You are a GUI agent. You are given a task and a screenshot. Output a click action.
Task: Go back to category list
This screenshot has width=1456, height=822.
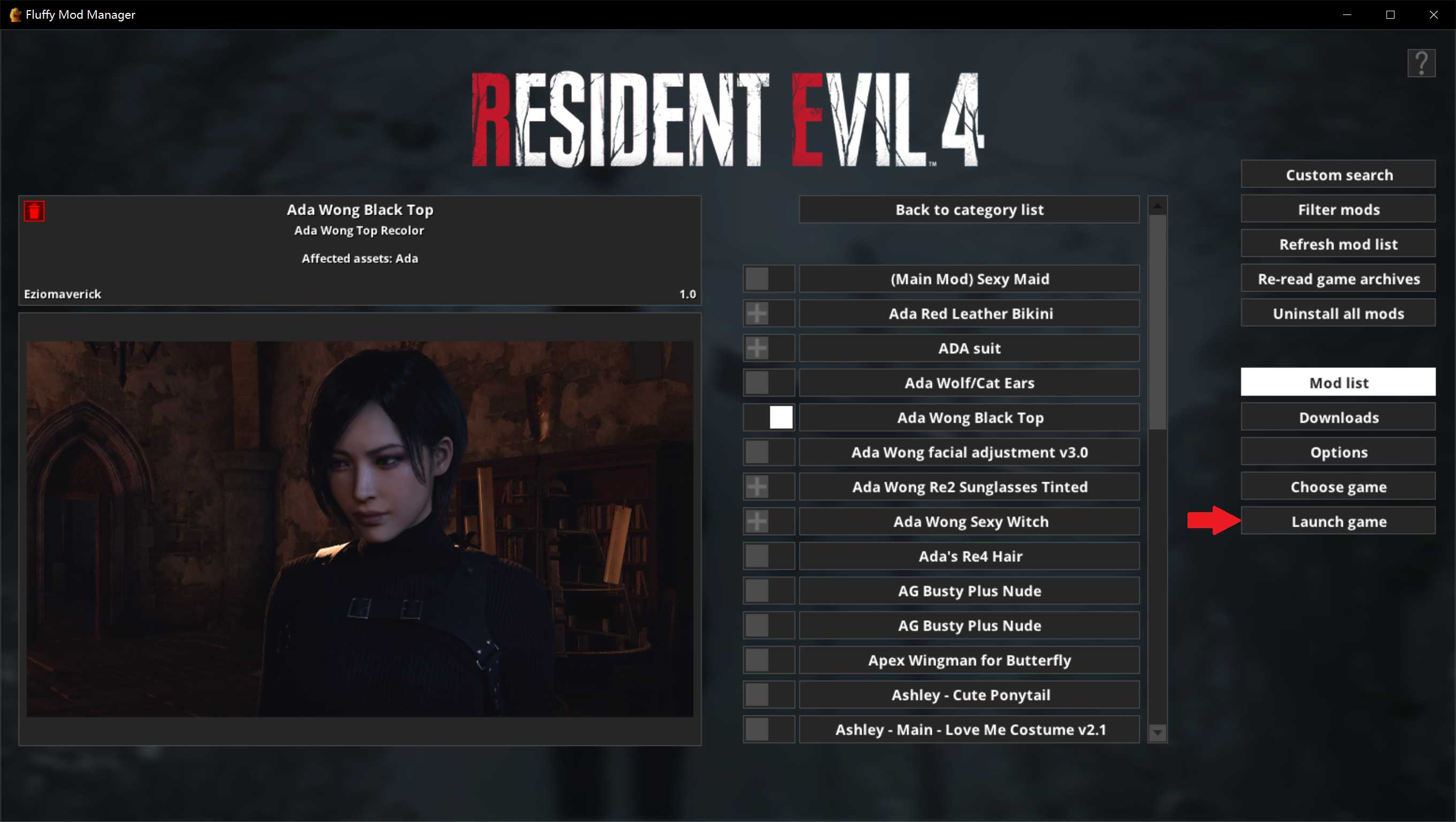pos(969,209)
